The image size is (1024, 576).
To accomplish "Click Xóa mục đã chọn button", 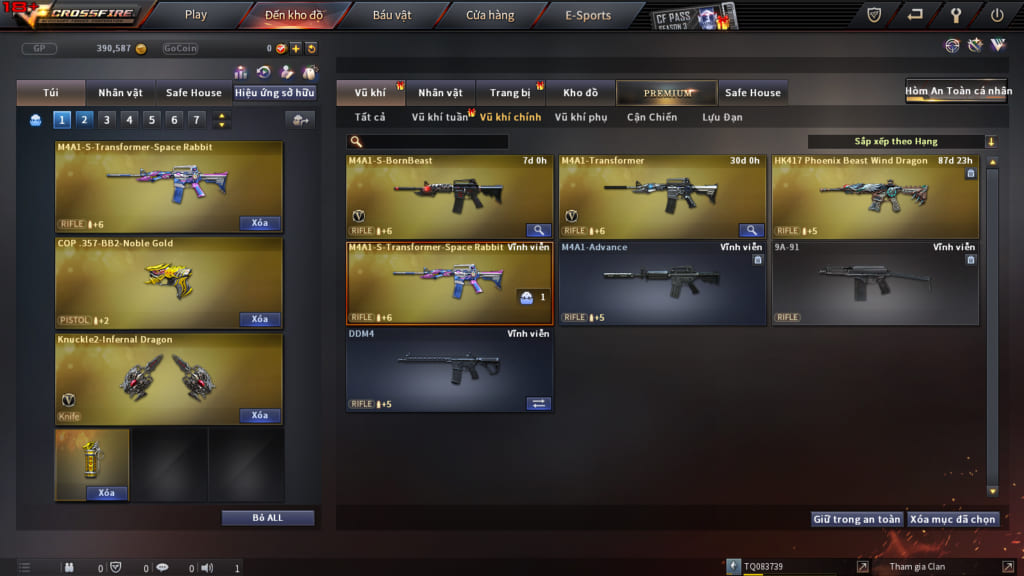I will (x=954, y=519).
